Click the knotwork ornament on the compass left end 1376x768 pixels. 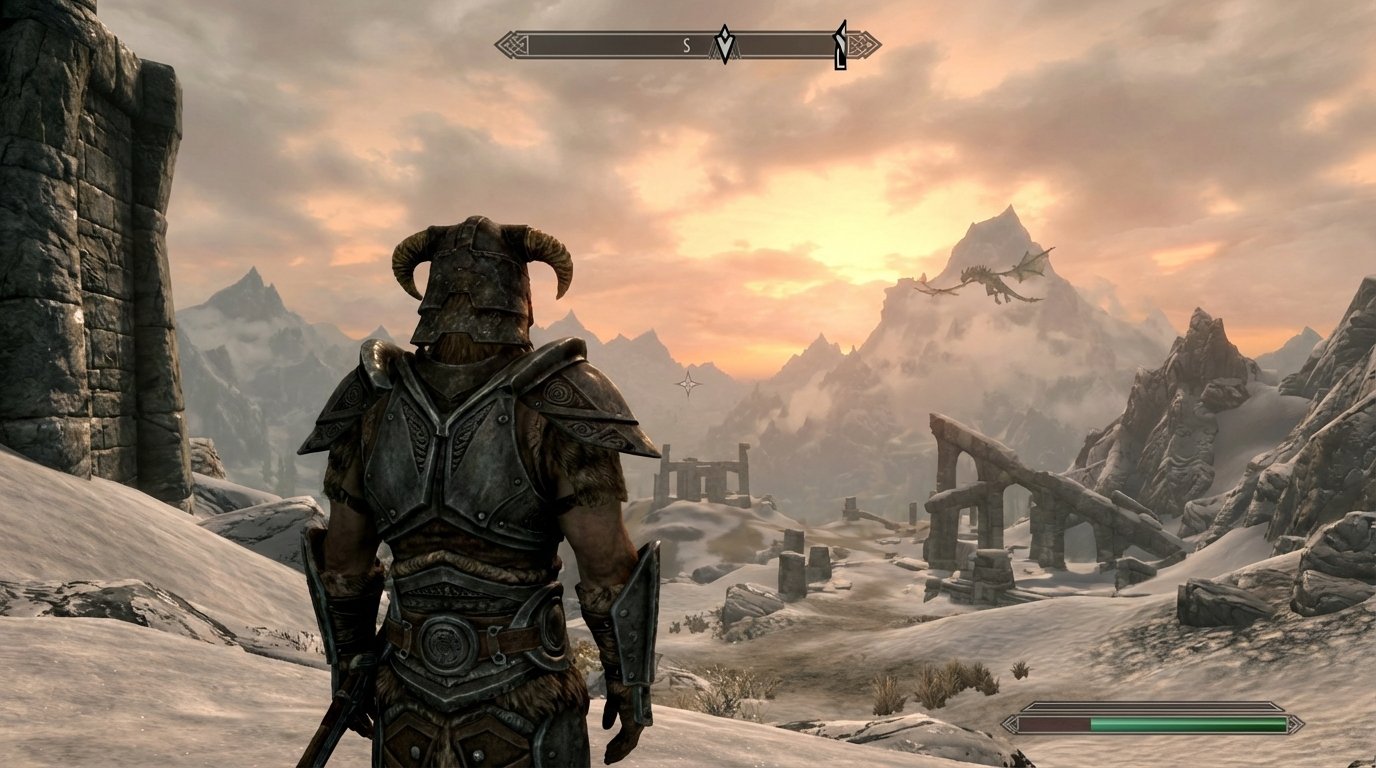[x=514, y=44]
